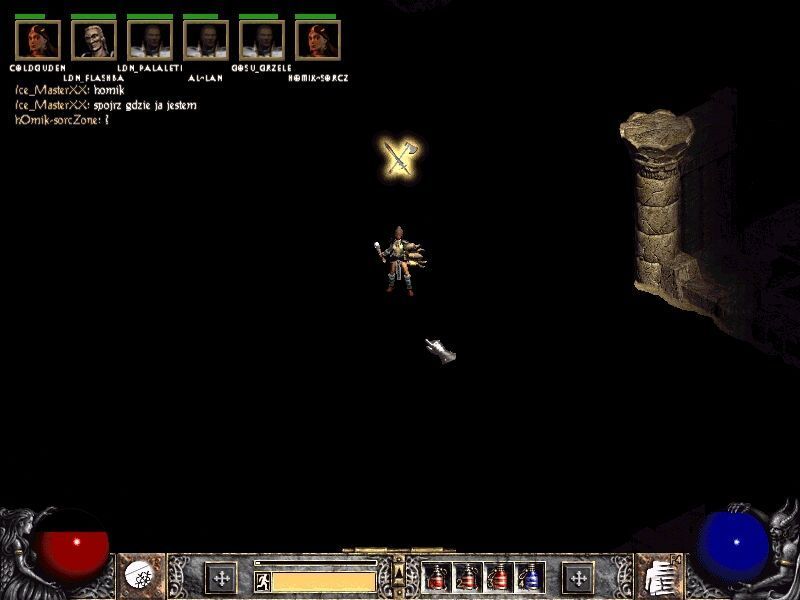Click LDN_FLASHBA's skull-faced party portrait
Viewport: 800px width, 600px height.
pos(94,40)
